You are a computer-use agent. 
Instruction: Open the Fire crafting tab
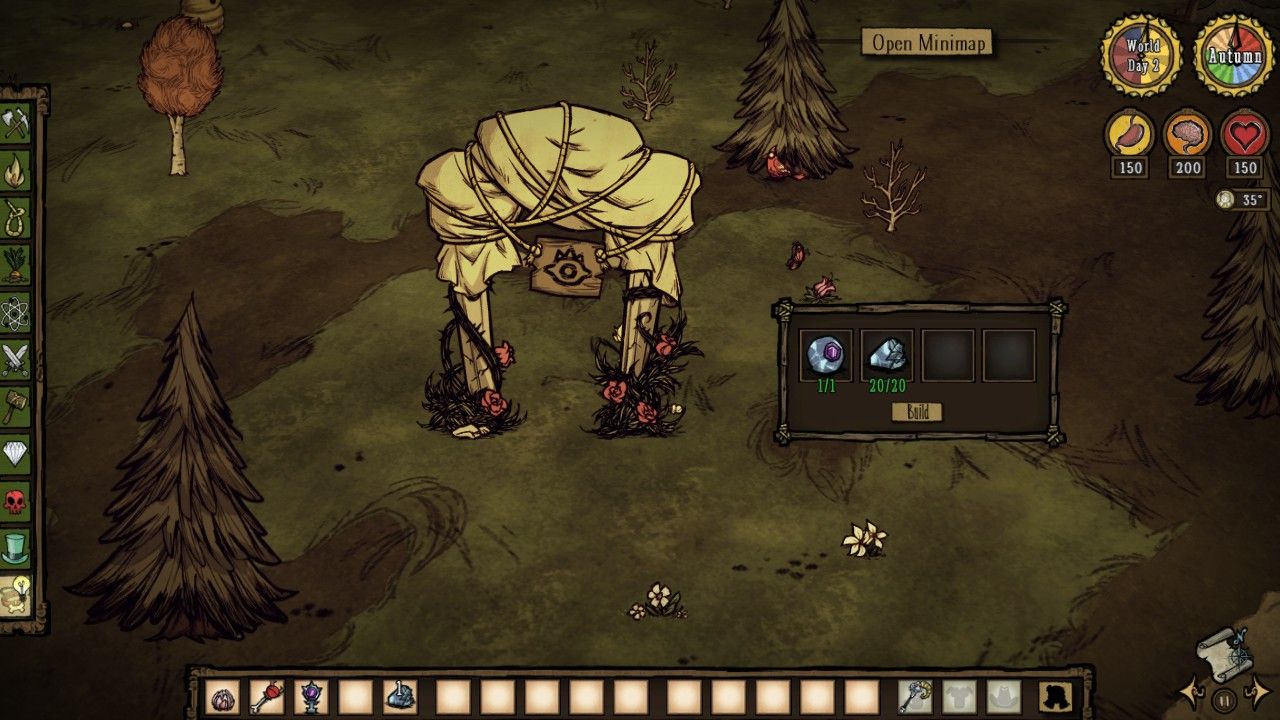coord(15,171)
